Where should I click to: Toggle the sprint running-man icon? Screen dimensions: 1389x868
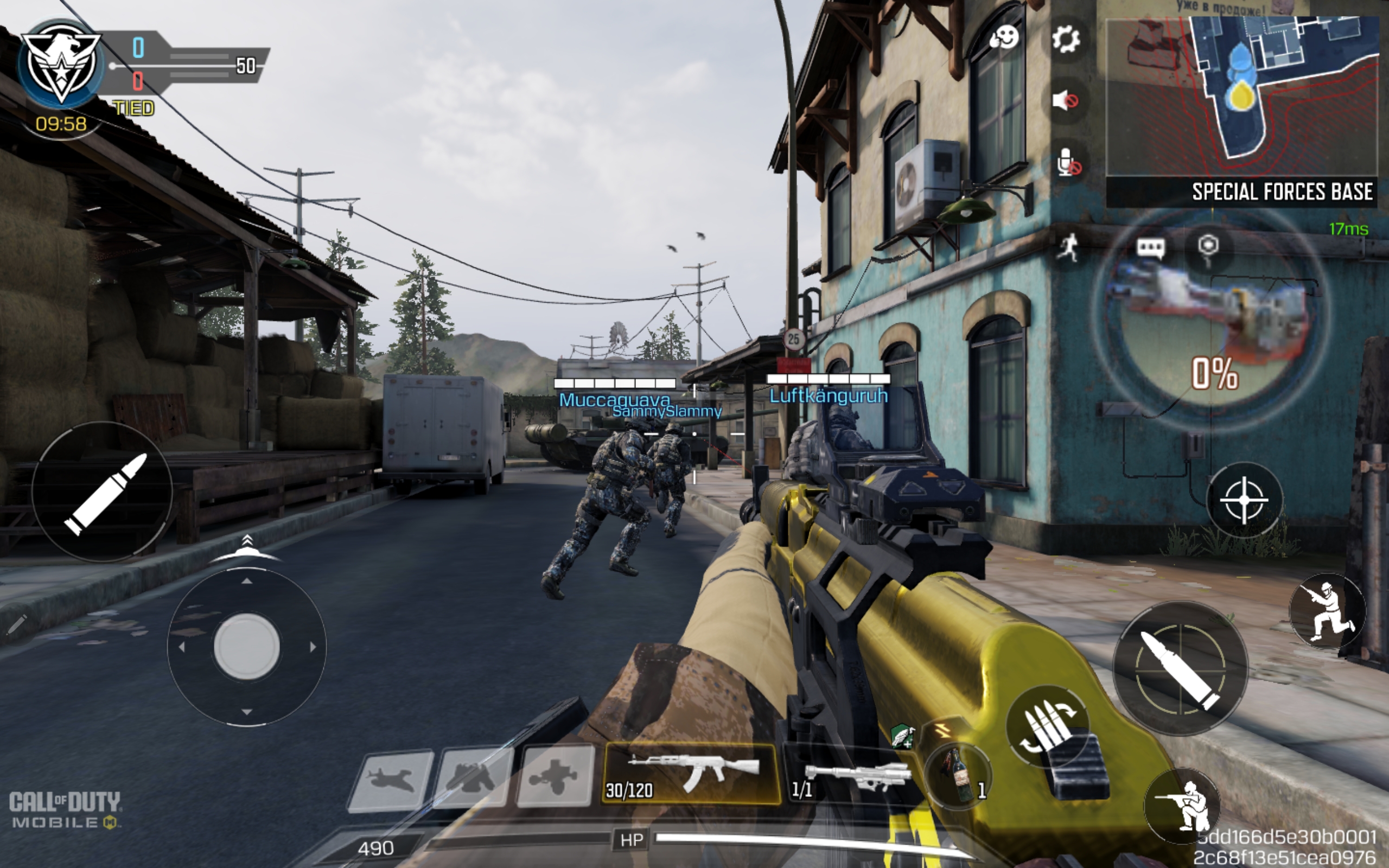point(1068,248)
